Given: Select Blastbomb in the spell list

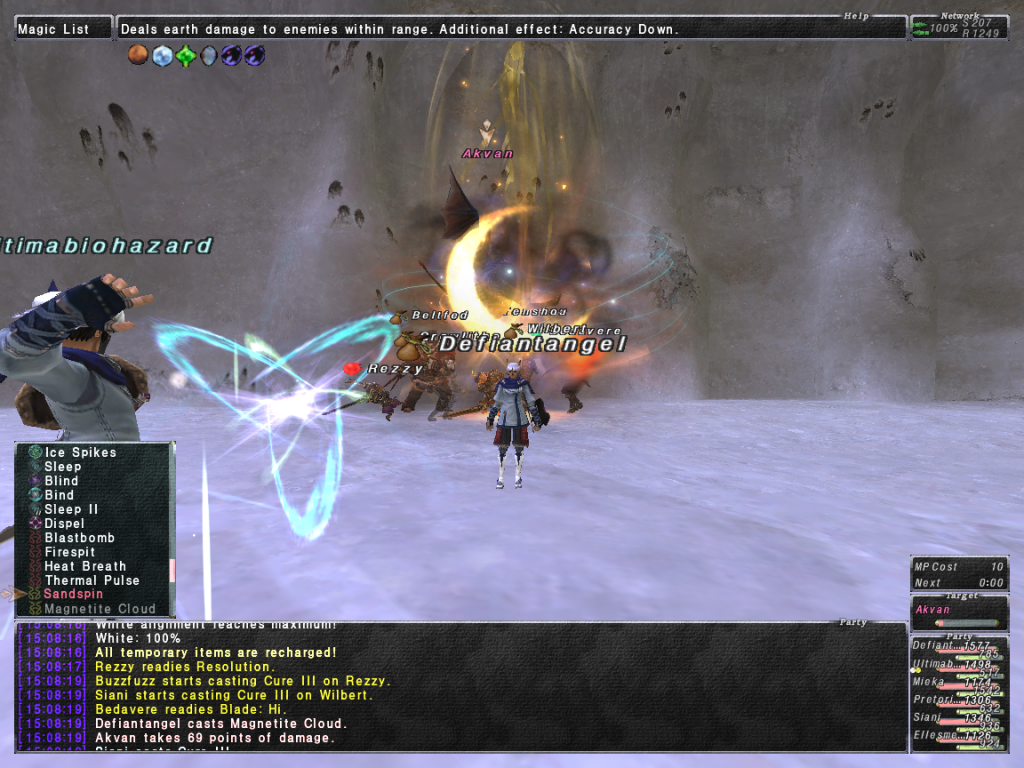Looking at the screenshot, I should click(79, 537).
